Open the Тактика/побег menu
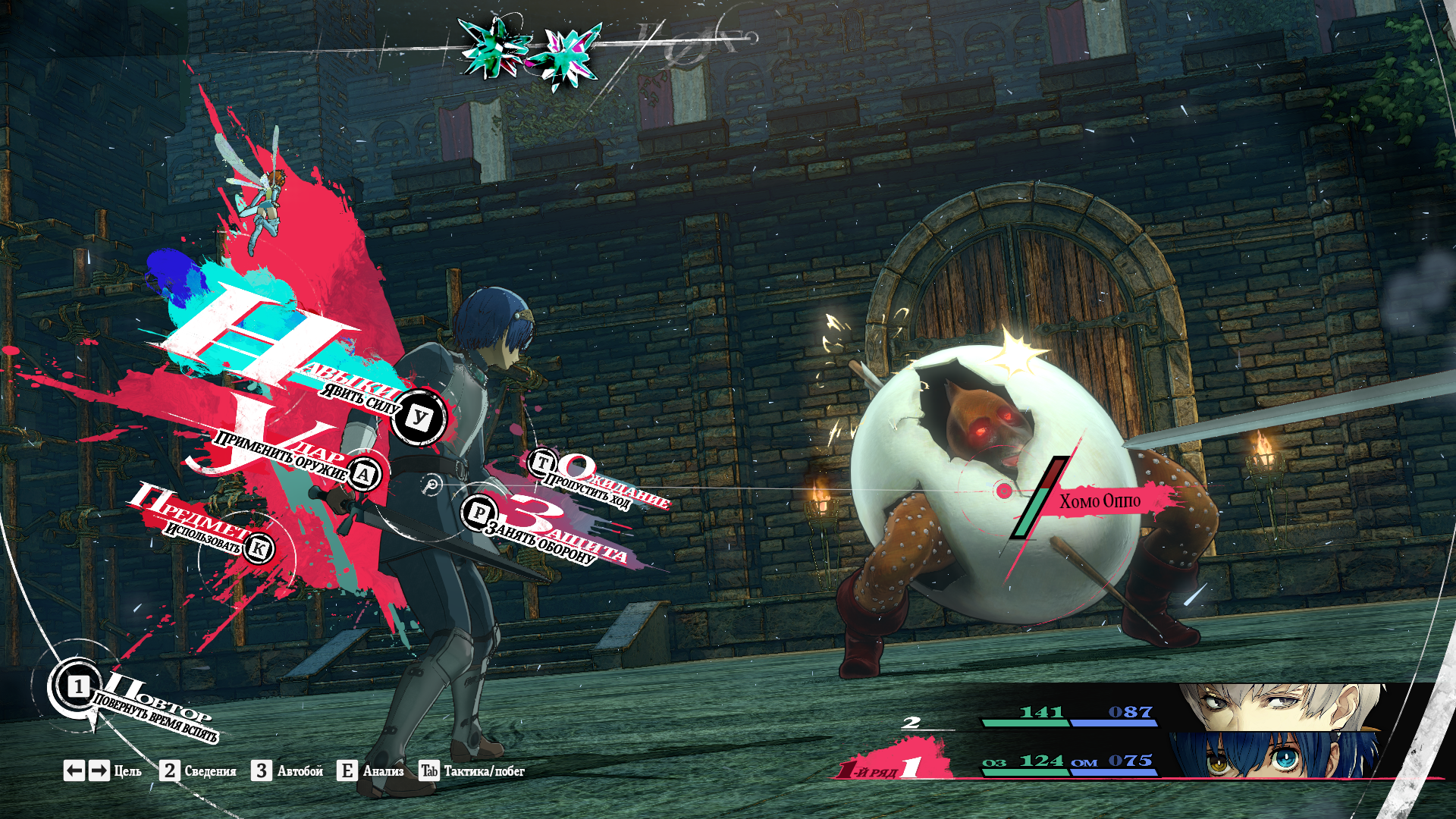Viewport: 1456px width, 819px height. tap(472, 771)
